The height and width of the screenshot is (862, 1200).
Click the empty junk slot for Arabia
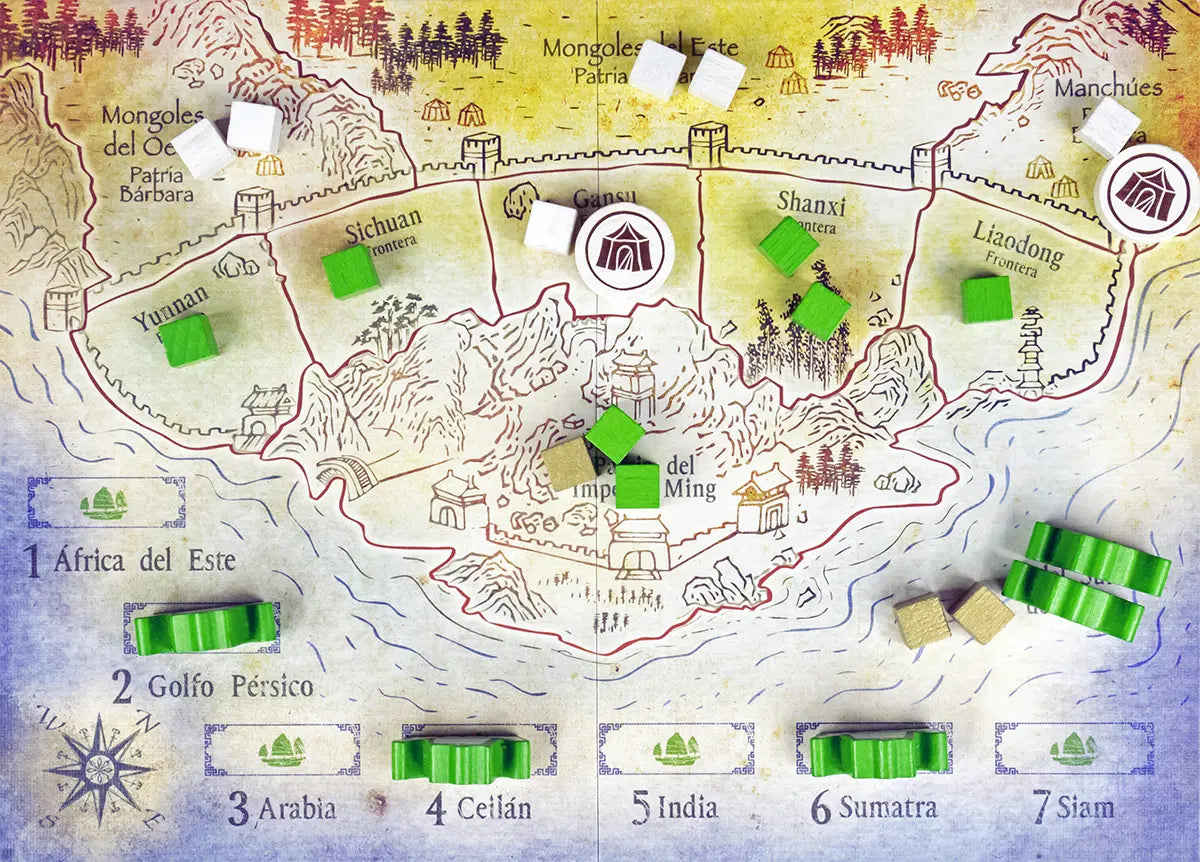[283, 750]
